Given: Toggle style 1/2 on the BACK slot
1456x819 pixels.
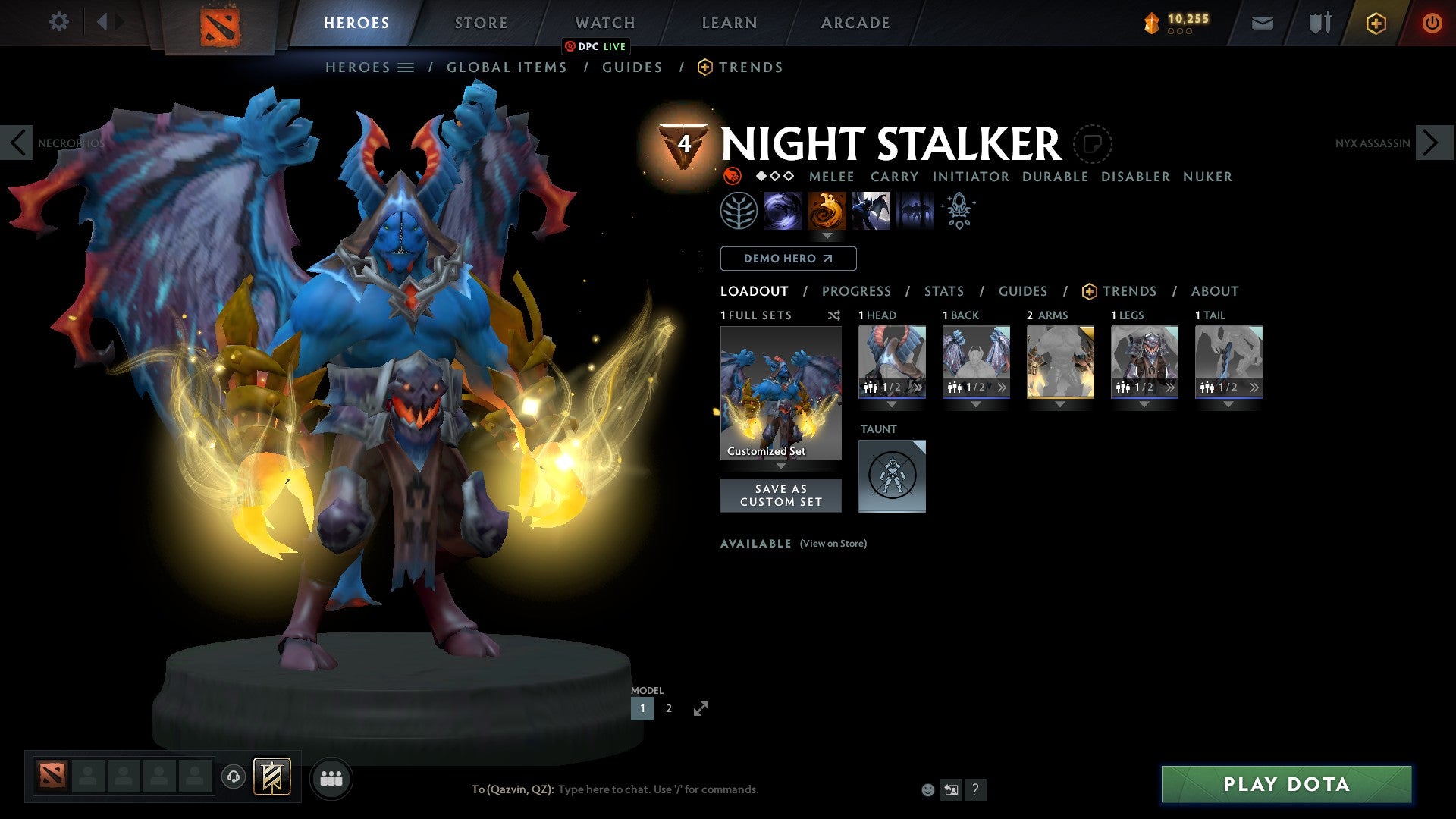Looking at the screenshot, I should point(976,387).
